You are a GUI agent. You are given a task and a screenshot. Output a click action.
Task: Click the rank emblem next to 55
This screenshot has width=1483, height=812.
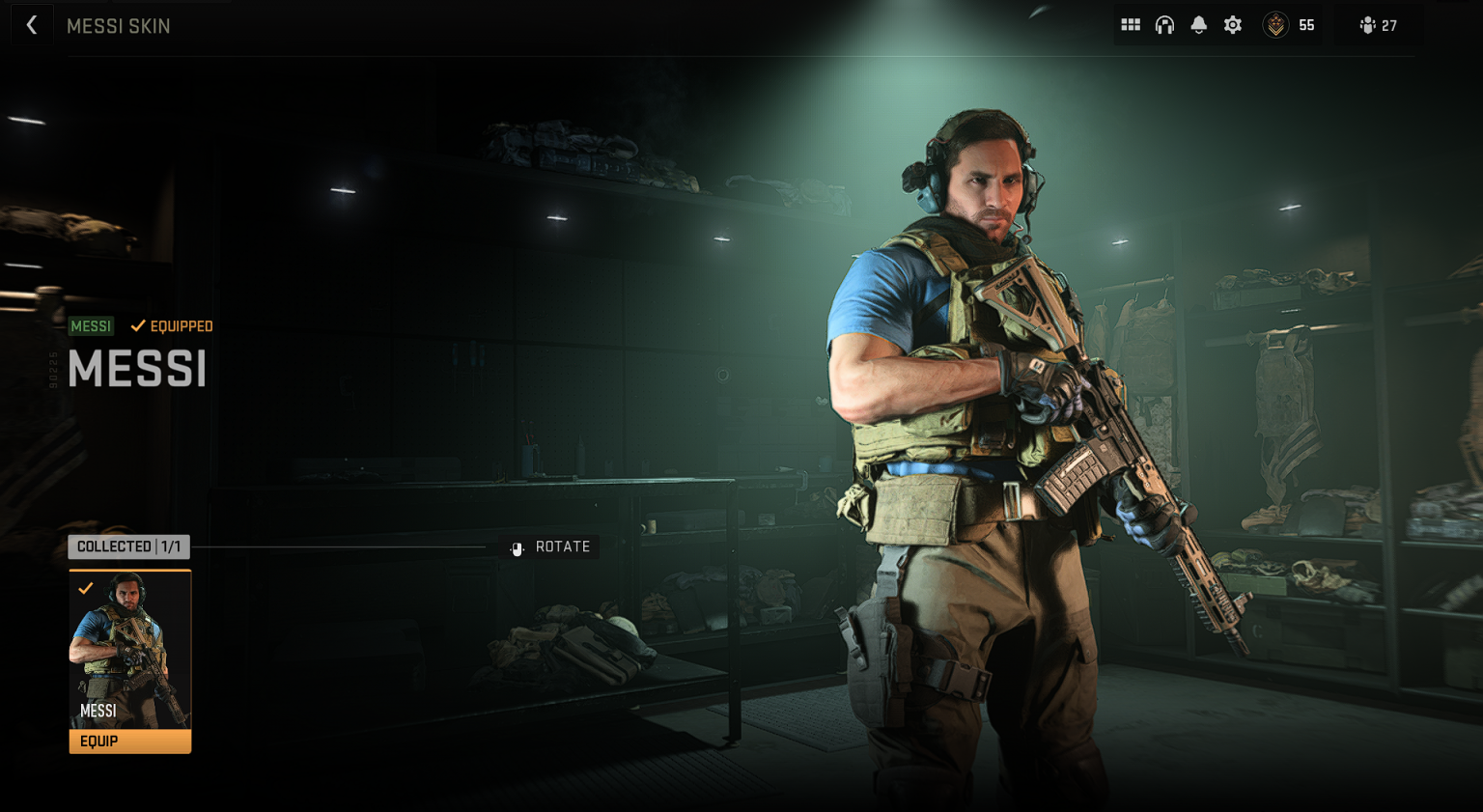coord(1275,24)
